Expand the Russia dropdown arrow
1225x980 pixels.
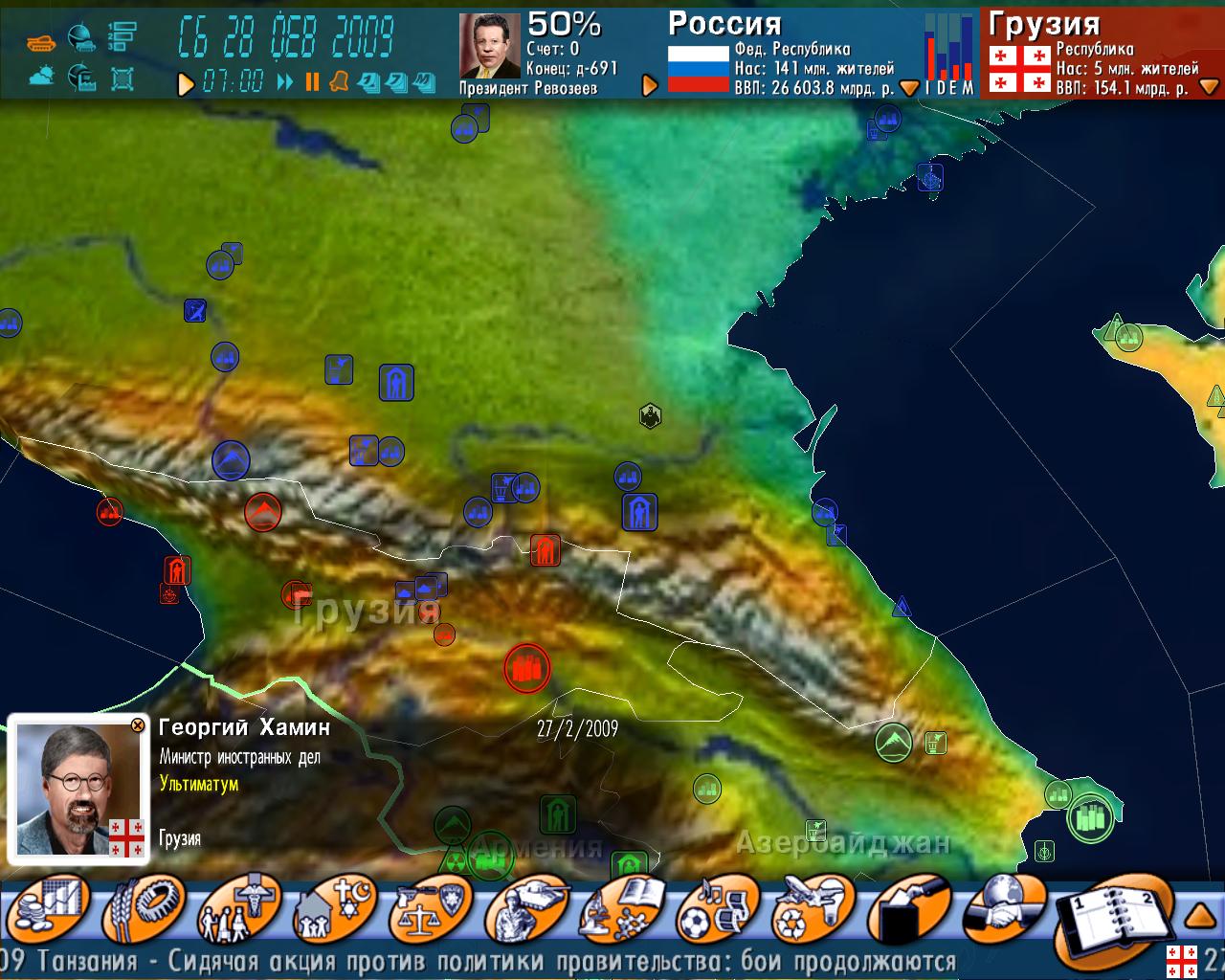point(909,88)
